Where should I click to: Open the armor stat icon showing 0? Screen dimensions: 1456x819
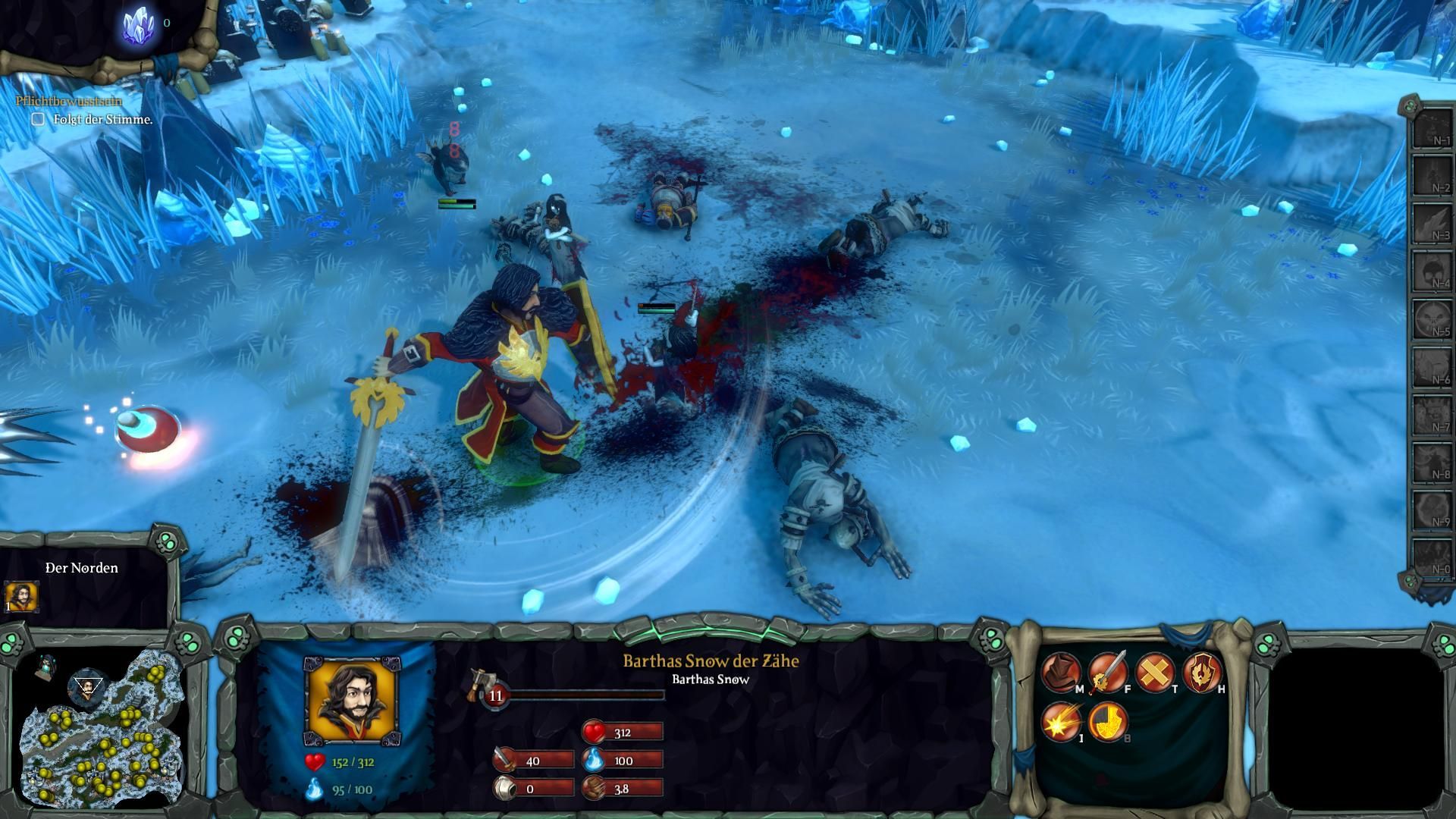coord(504,787)
